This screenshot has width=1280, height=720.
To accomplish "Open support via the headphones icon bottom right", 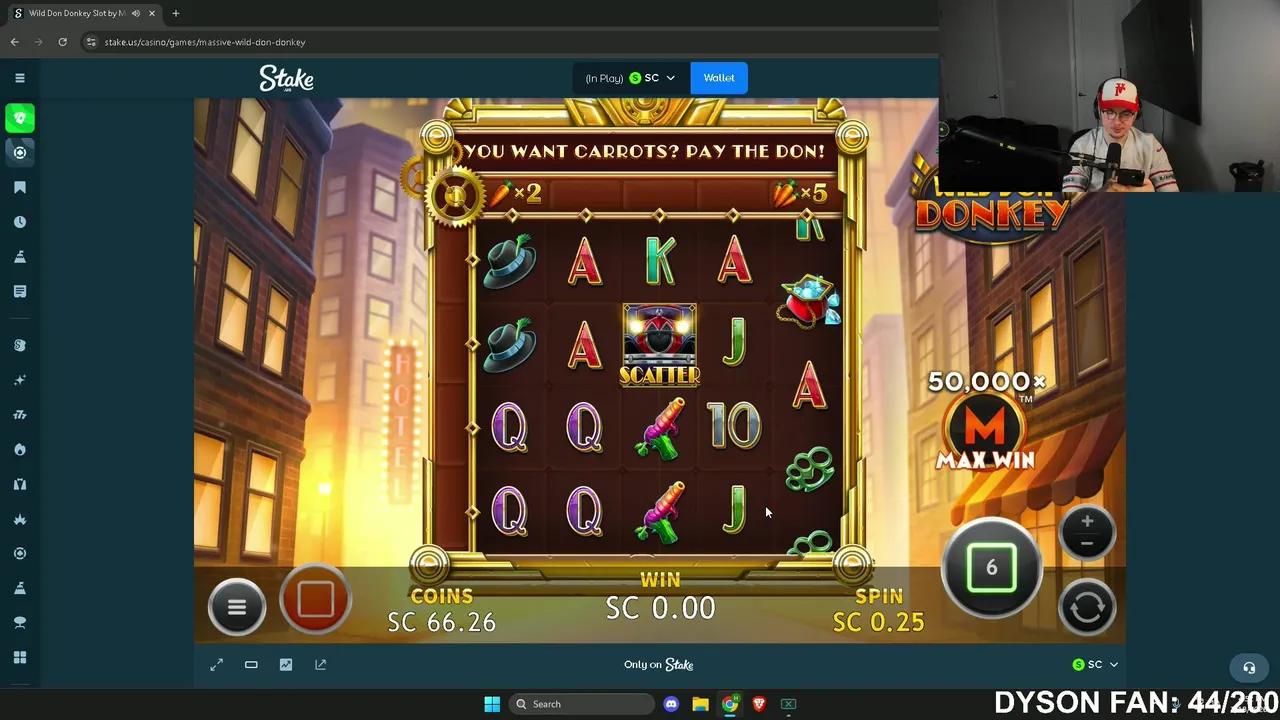I will click(x=1248, y=667).
